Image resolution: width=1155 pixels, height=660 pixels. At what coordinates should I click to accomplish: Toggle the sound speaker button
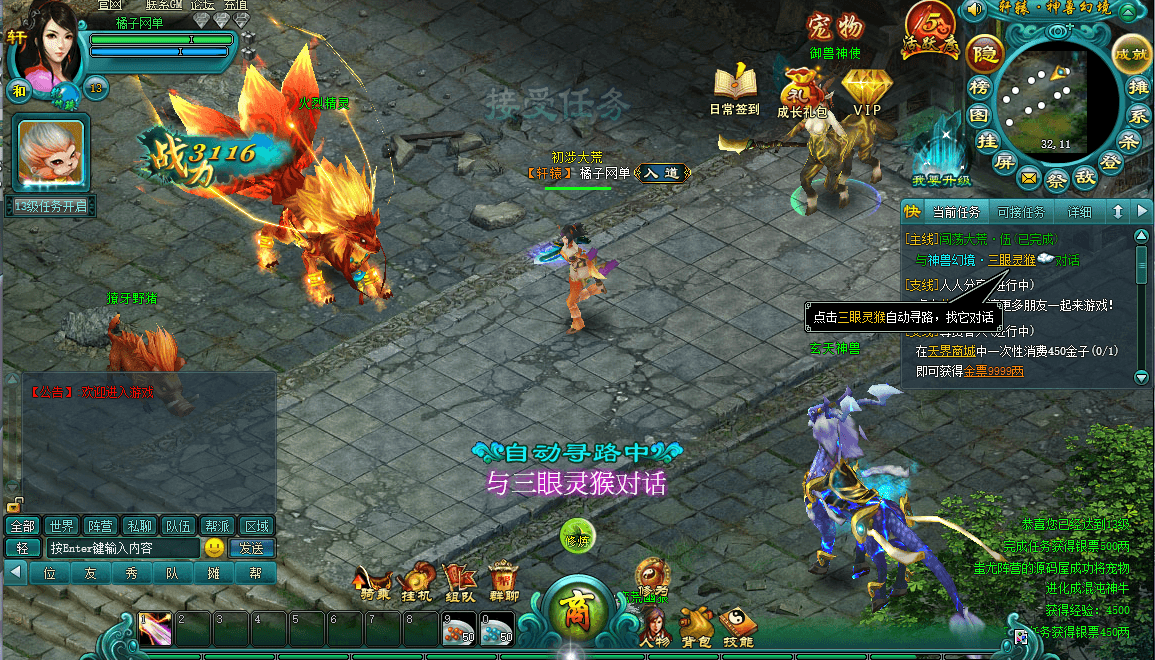point(973,12)
